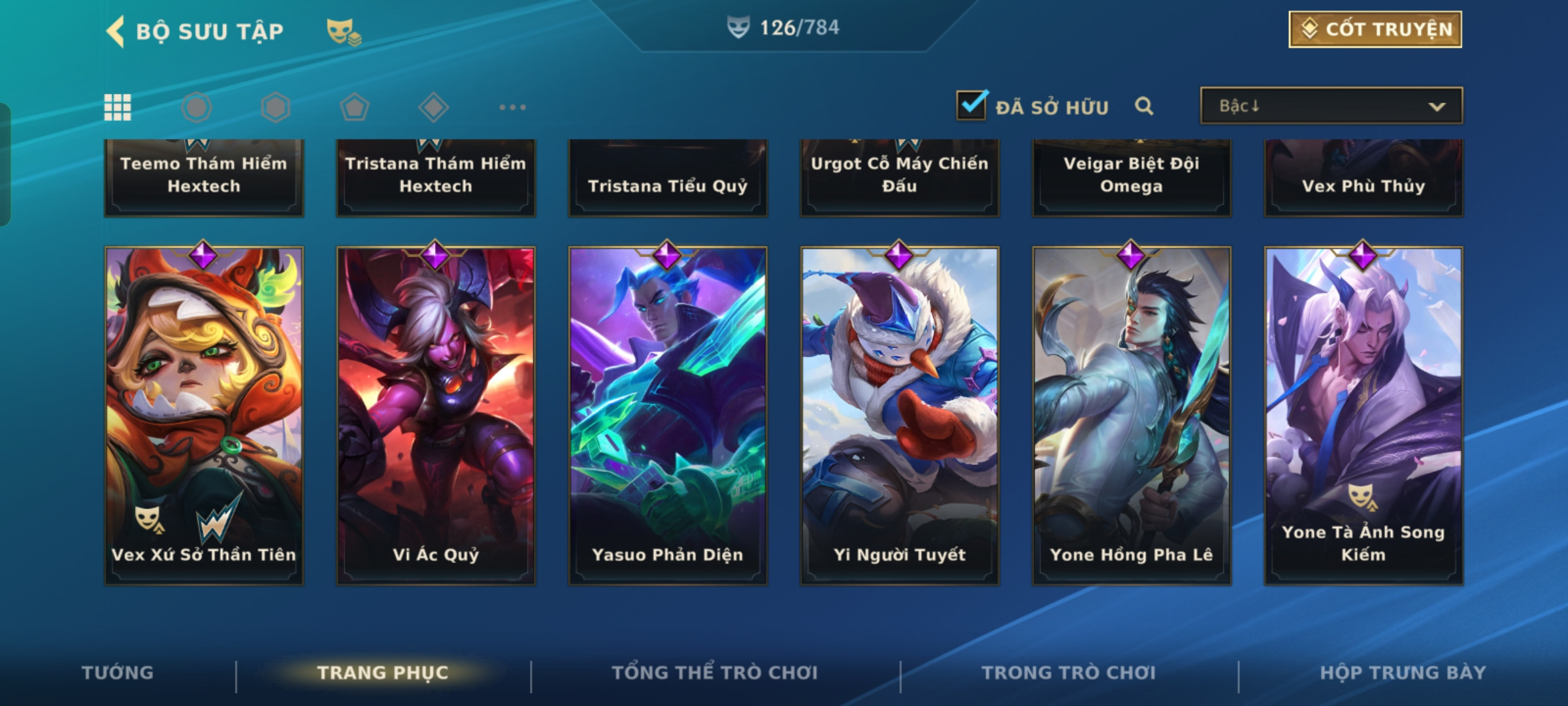Expand the Bậc sort dropdown
1568x706 pixels.
1331,106
